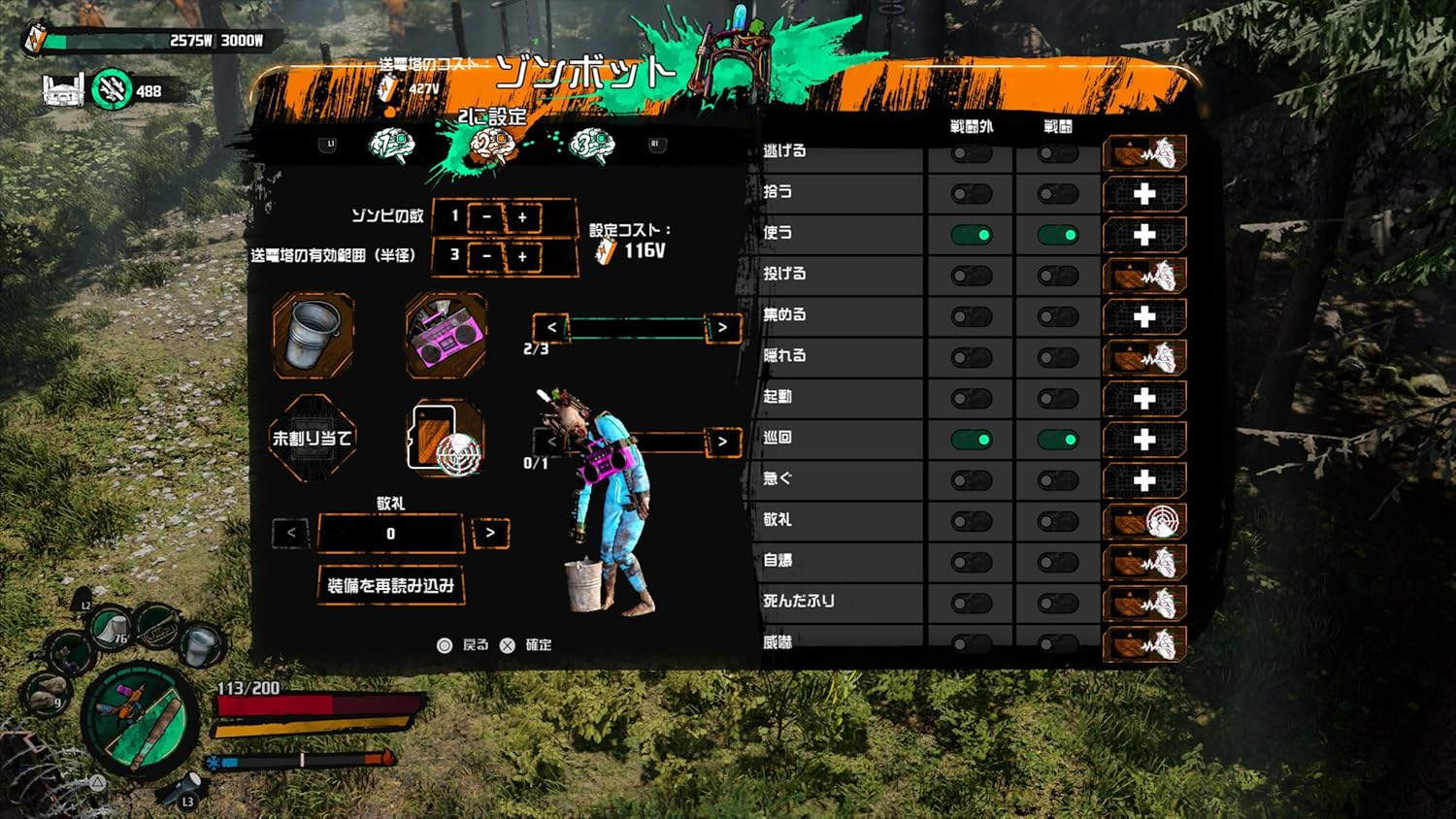The width and height of the screenshot is (1456, 819).
Task: Click the right arrow on the 2/3 carousel
Action: click(x=724, y=328)
